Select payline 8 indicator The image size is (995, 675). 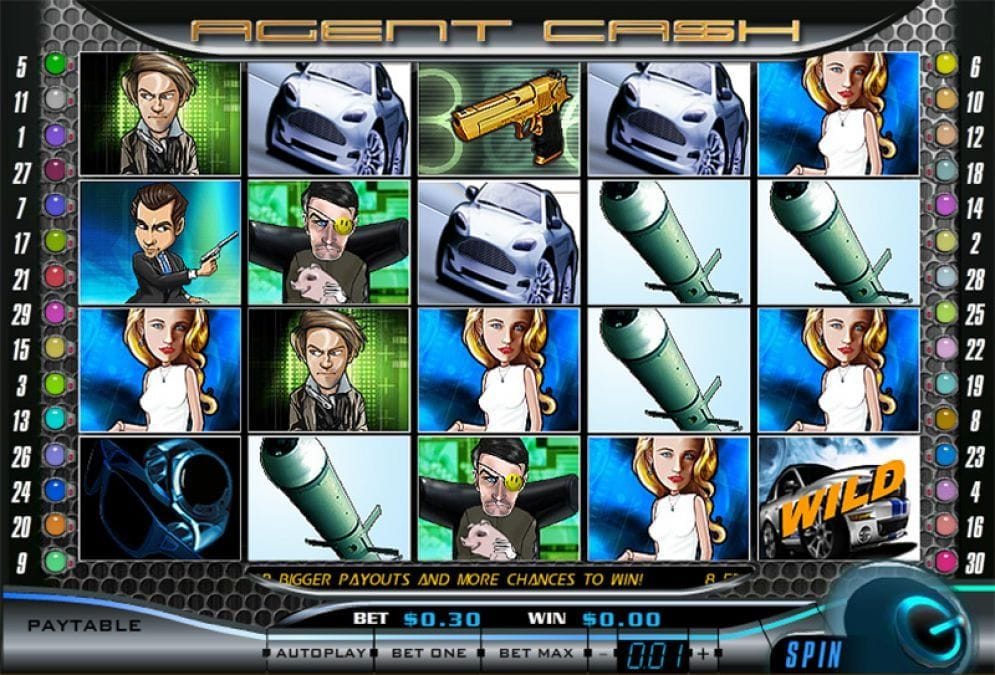[945, 420]
